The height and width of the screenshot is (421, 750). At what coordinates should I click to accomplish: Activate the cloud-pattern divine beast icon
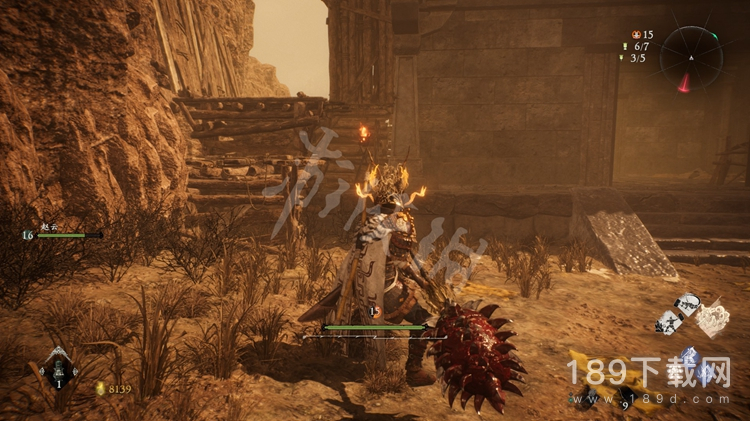click(712, 320)
